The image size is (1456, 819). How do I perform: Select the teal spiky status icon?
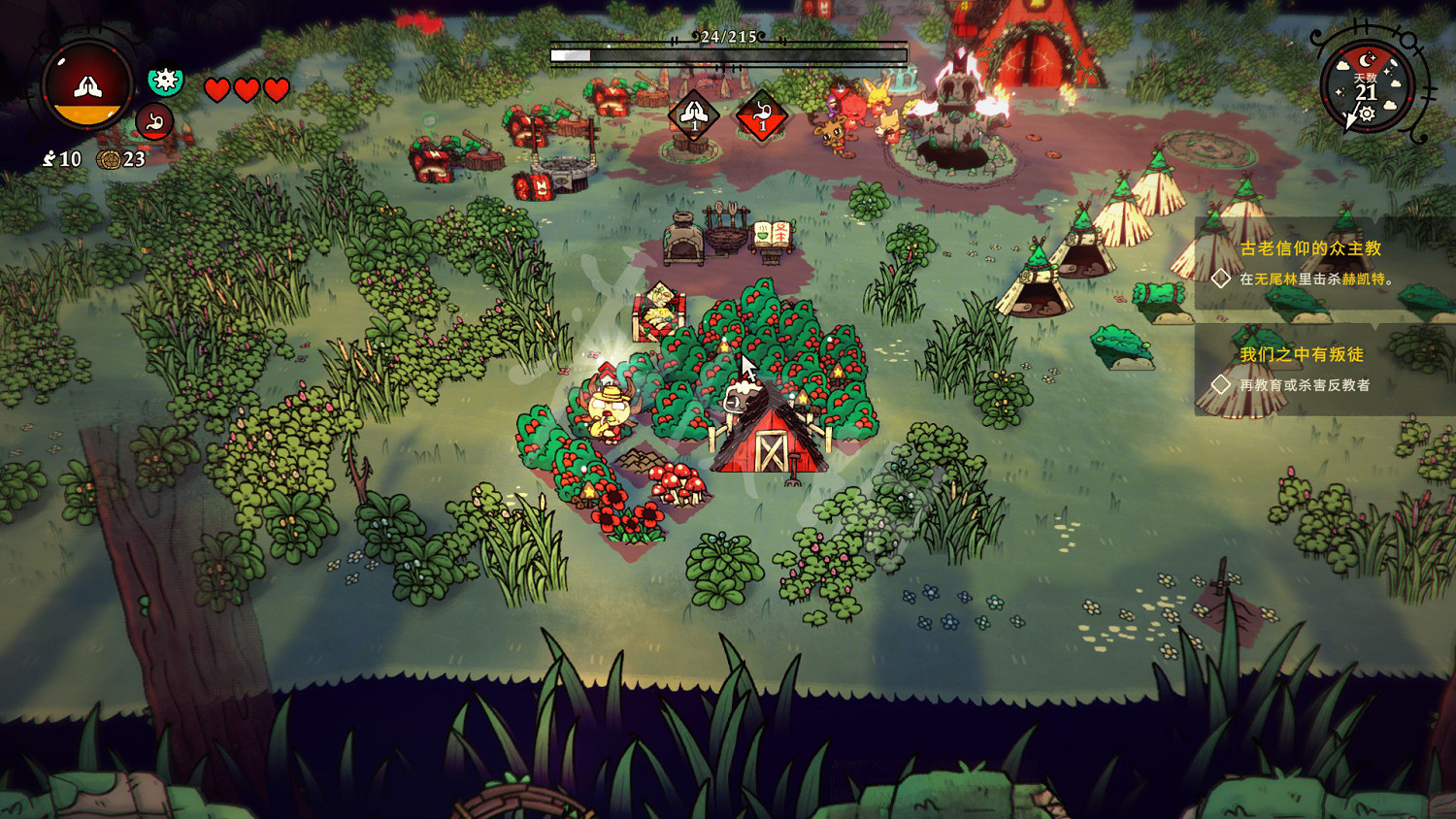[x=165, y=80]
